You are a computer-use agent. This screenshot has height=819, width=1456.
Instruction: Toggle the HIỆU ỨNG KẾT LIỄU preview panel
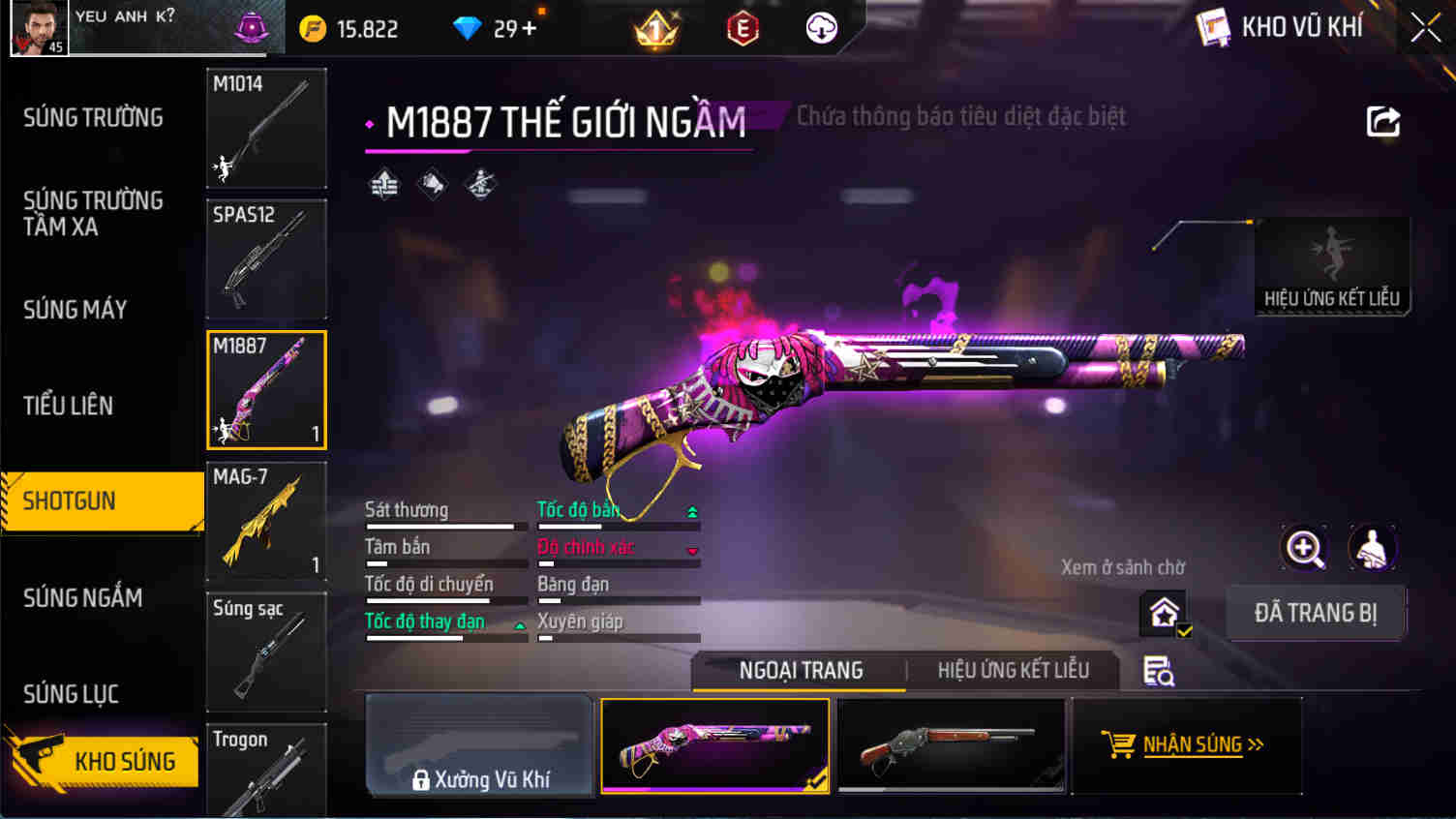(x=1331, y=266)
